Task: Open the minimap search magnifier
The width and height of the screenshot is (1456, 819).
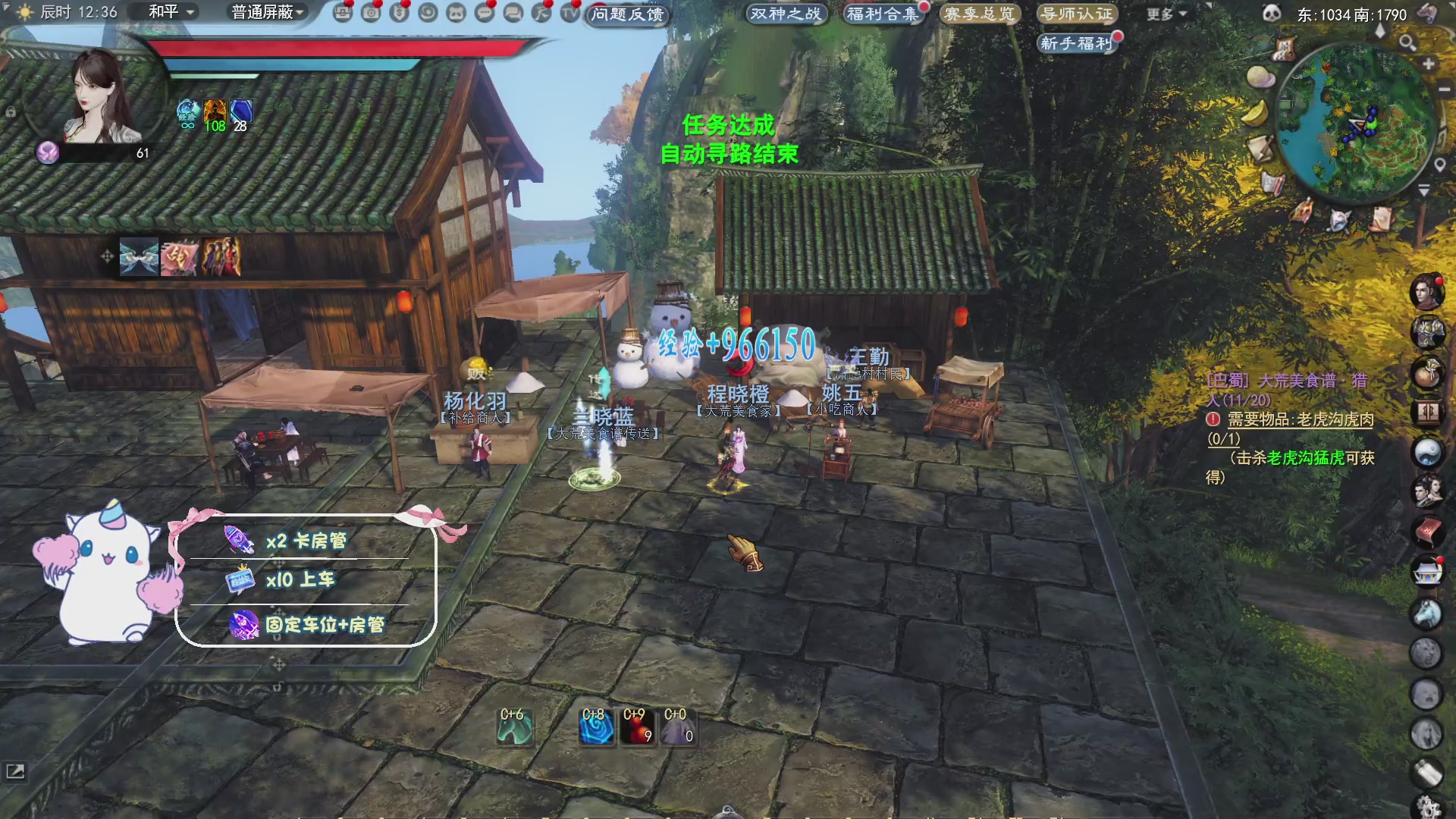Action: [1407, 42]
